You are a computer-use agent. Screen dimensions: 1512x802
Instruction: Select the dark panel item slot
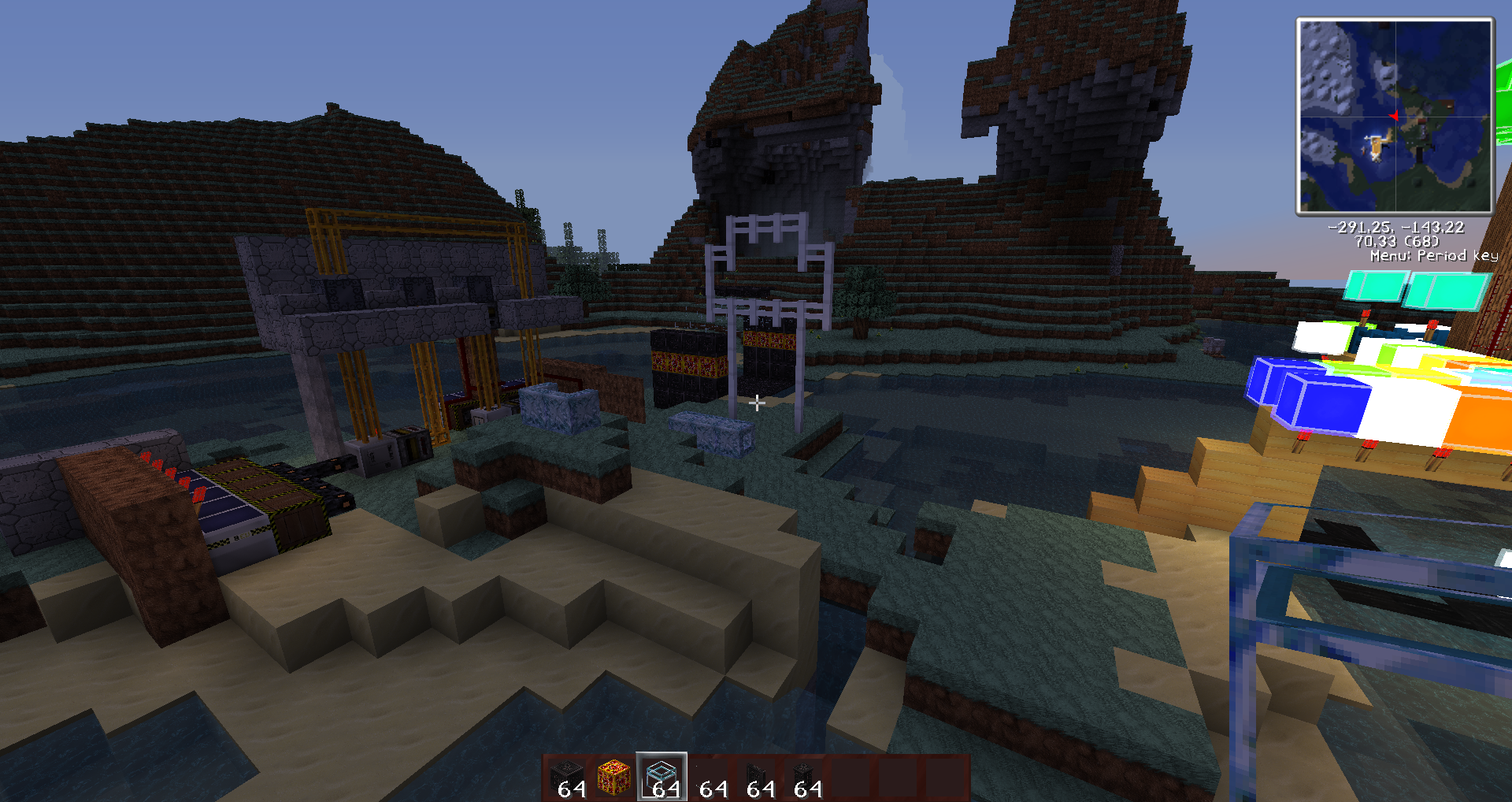[x=756, y=777]
